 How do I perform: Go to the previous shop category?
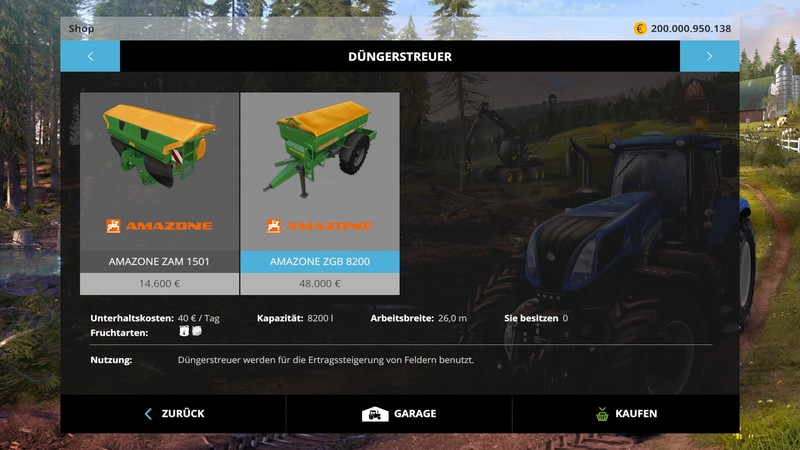pyautogui.click(x=90, y=56)
